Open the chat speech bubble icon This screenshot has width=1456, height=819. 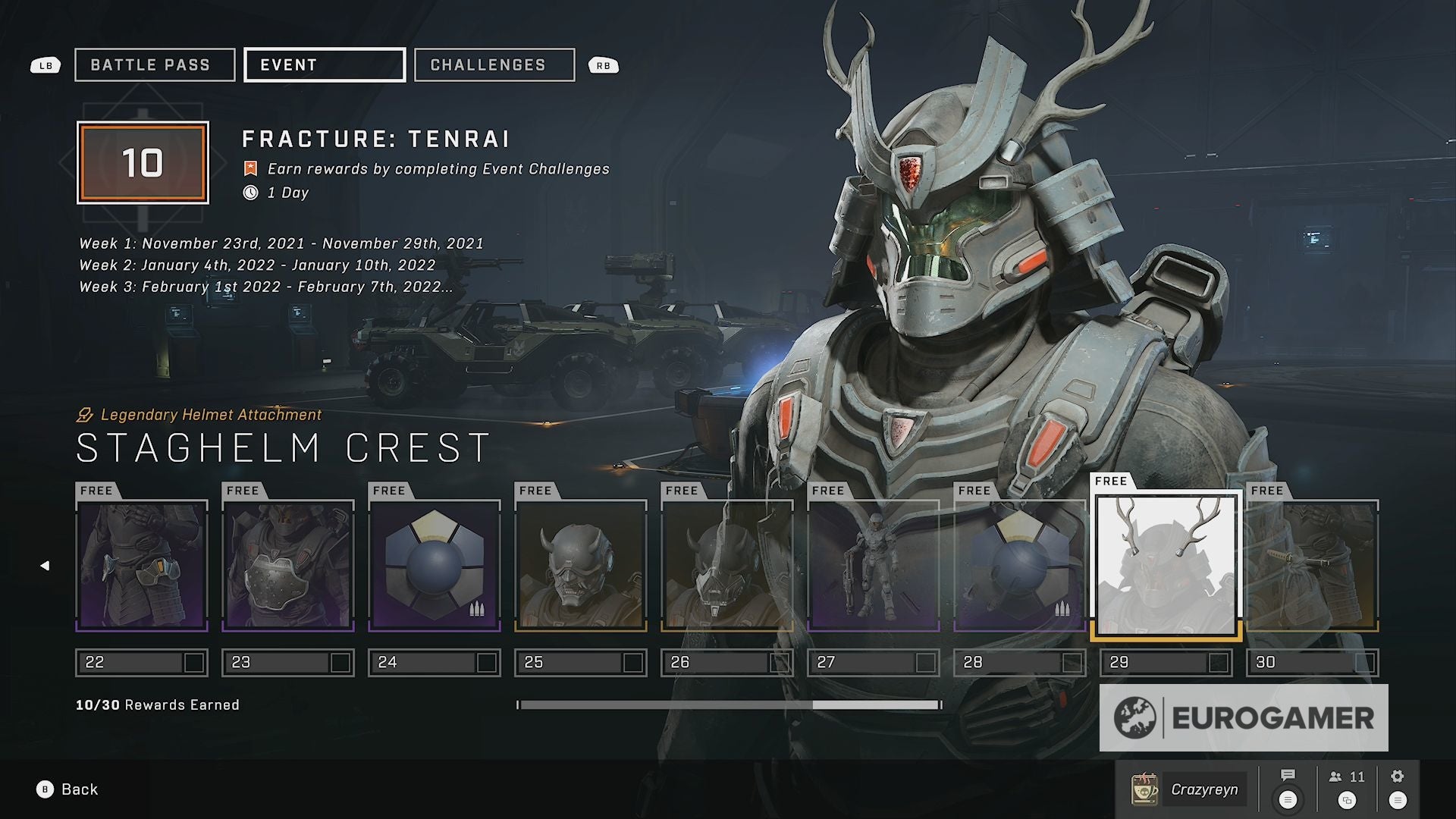1288,776
